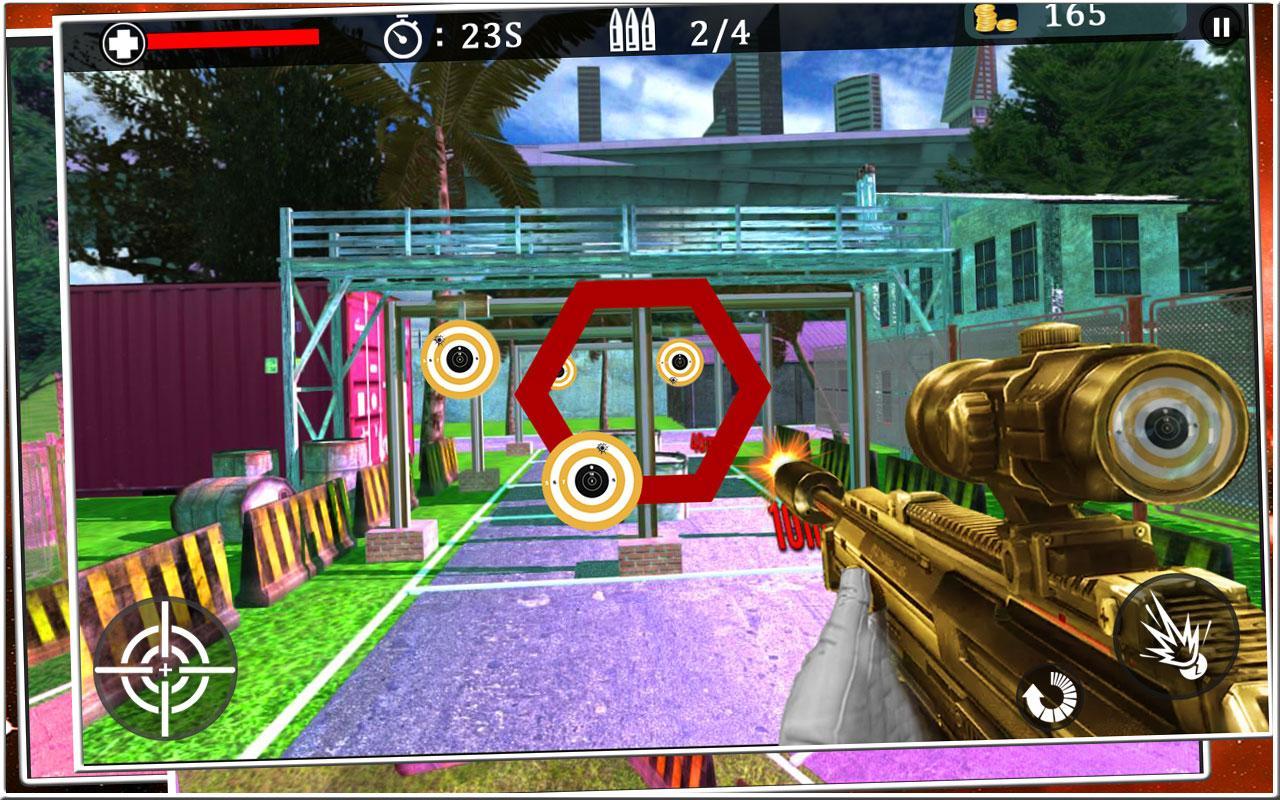Pause the game
This screenshot has height=800, width=1280.
coord(1219,27)
